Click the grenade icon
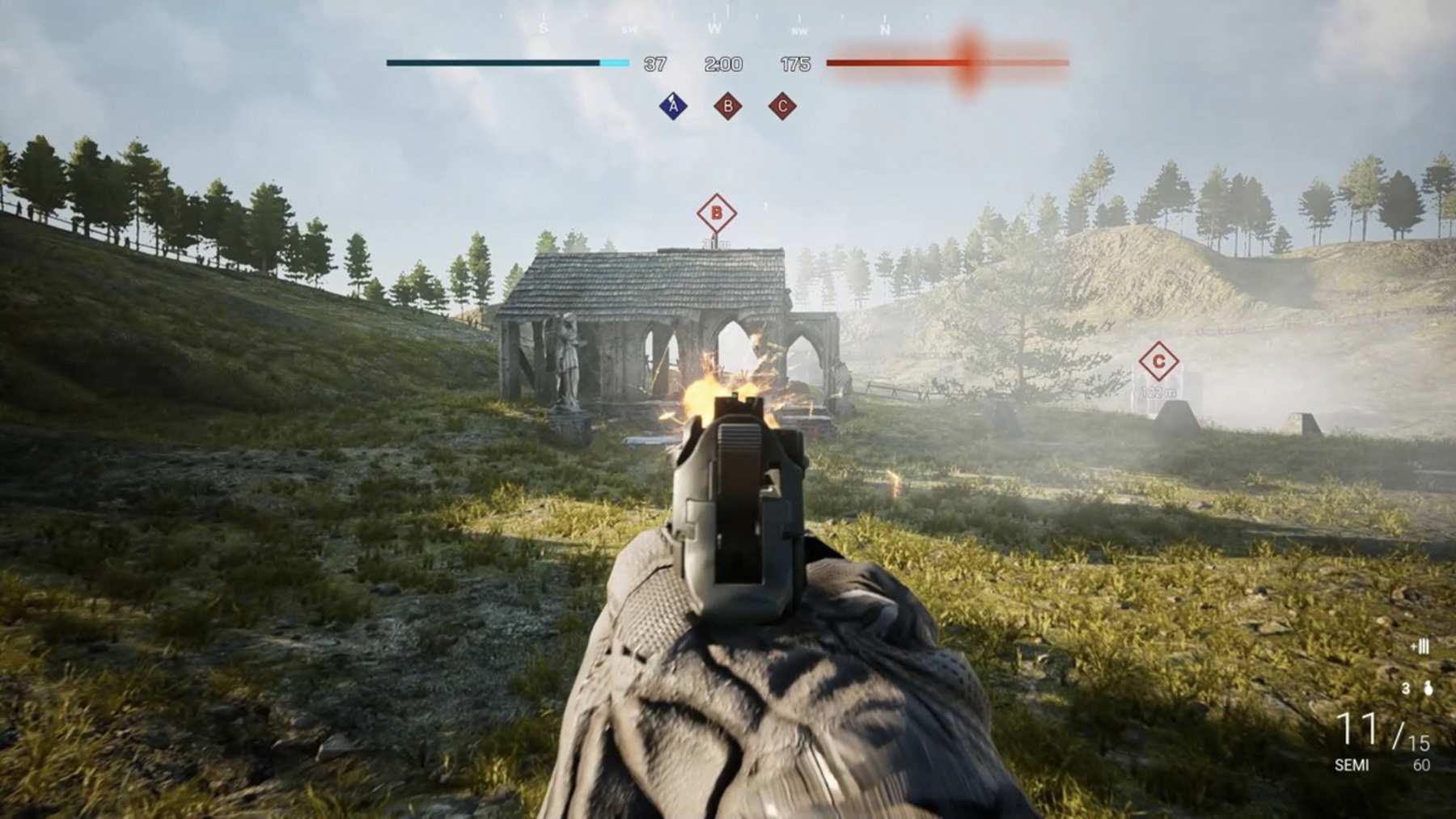 pyautogui.click(x=1428, y=689)
